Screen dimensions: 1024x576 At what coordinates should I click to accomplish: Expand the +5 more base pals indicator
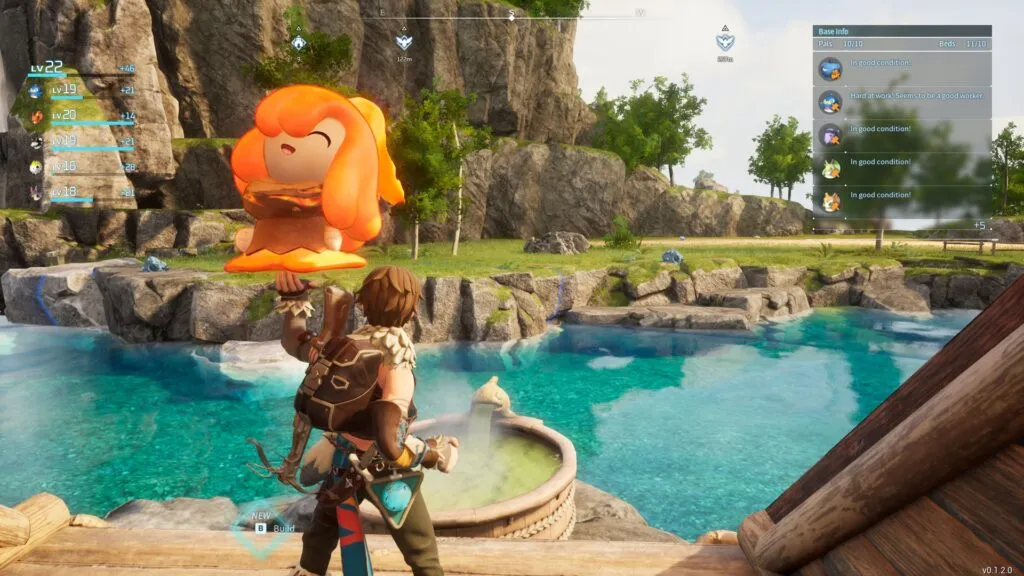[x=978, y=224]
